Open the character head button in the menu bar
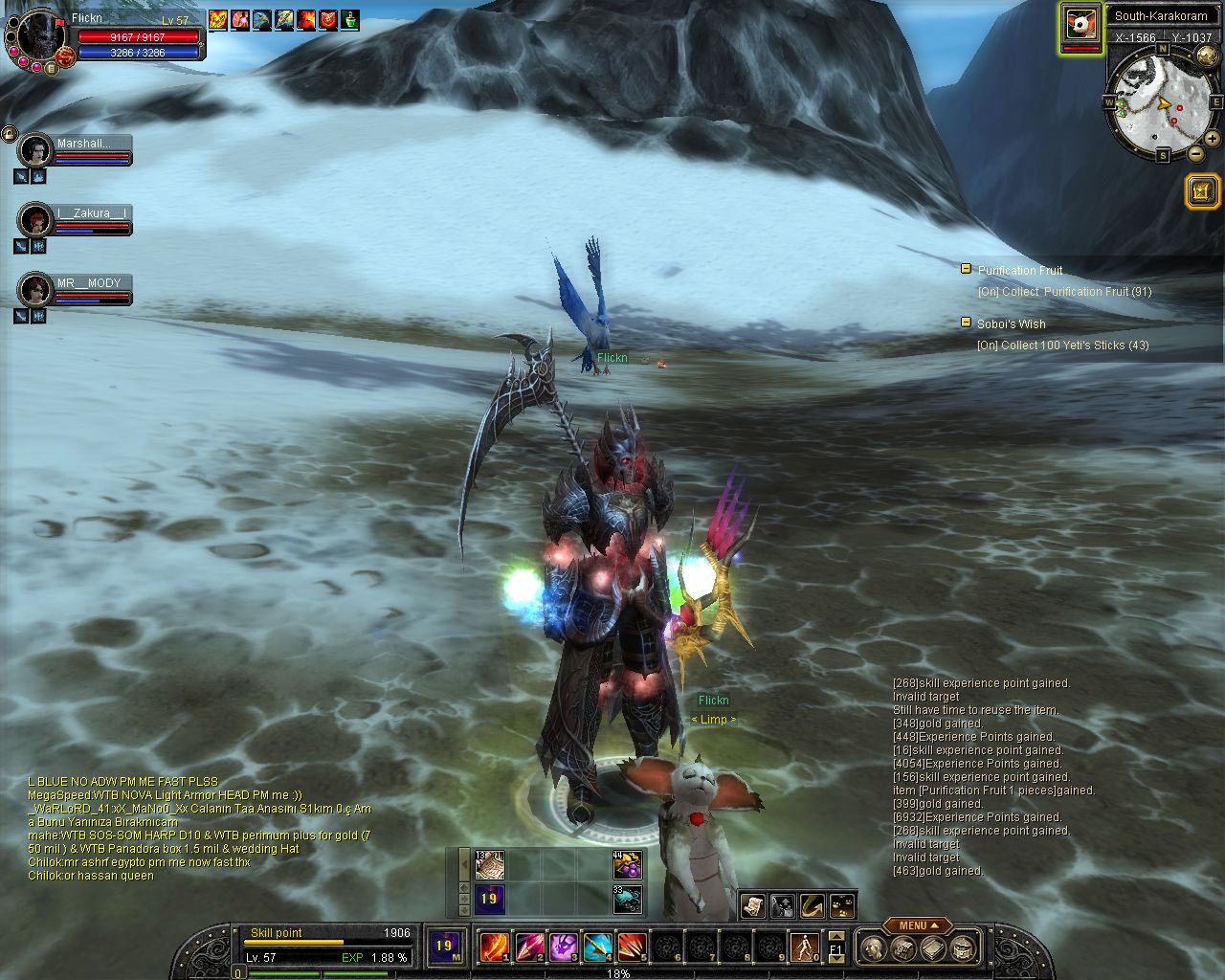 point(871,948)
